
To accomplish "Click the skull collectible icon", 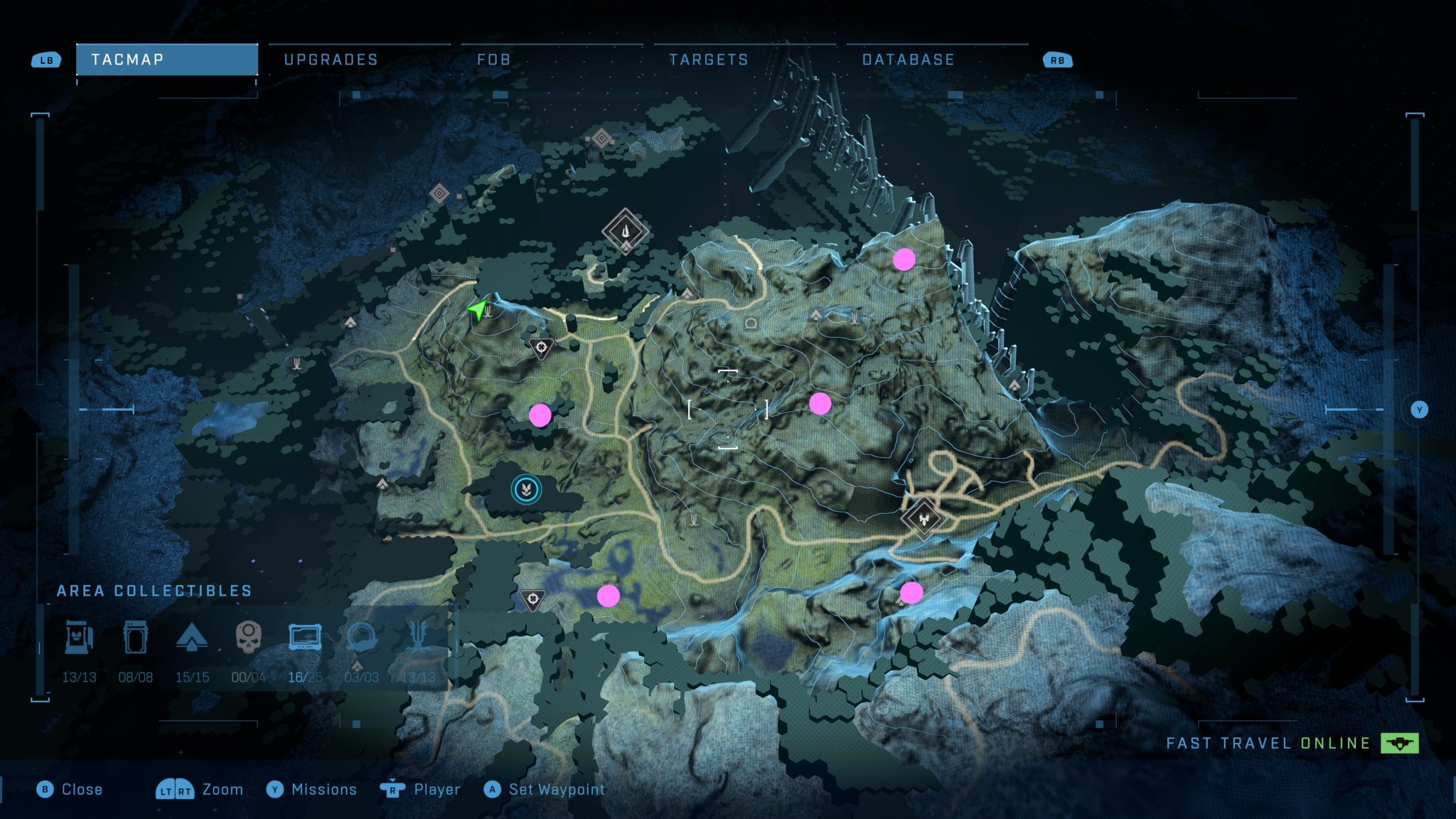I will tap(248, 636).
